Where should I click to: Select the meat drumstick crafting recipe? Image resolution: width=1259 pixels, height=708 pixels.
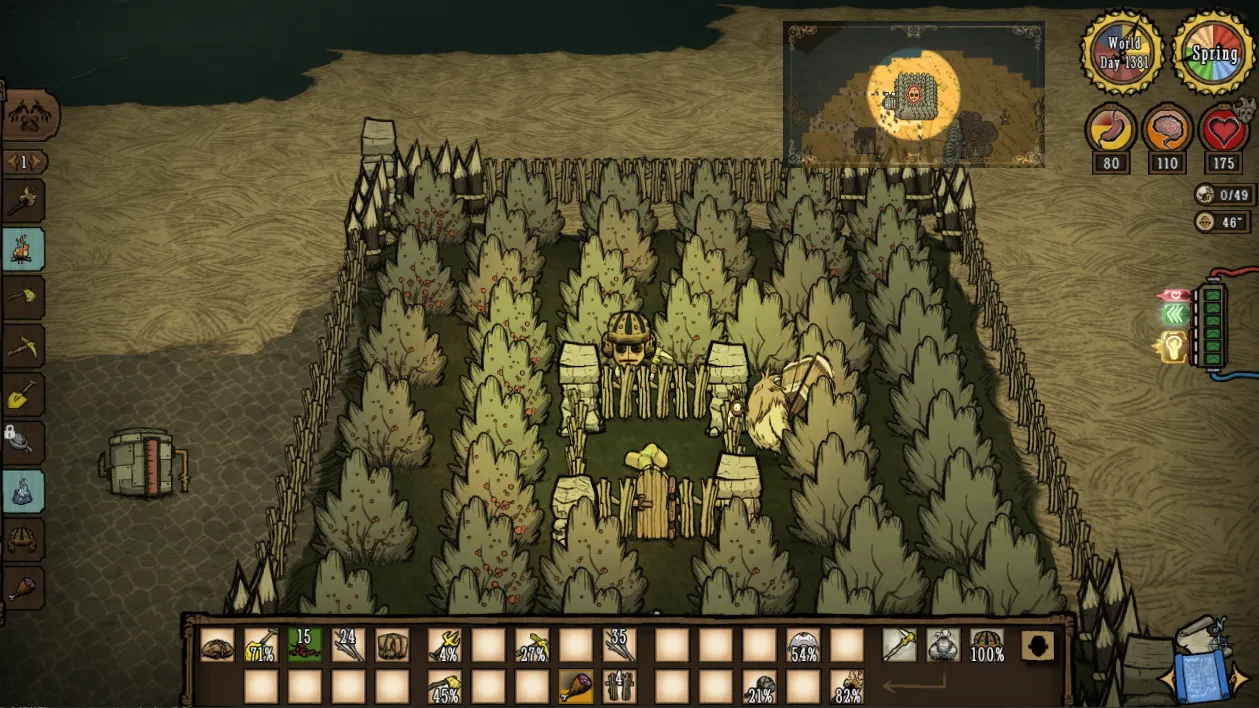23,588
